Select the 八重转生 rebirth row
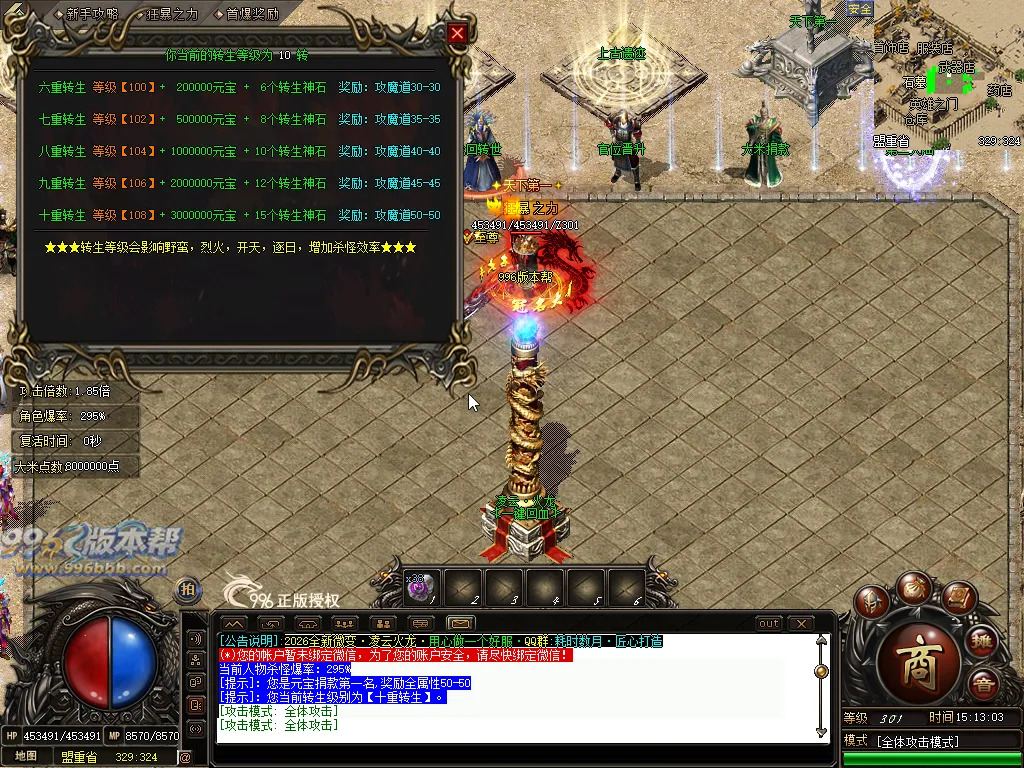The width and height of the screenshot is (1024, 768). (x=238, y=151)
